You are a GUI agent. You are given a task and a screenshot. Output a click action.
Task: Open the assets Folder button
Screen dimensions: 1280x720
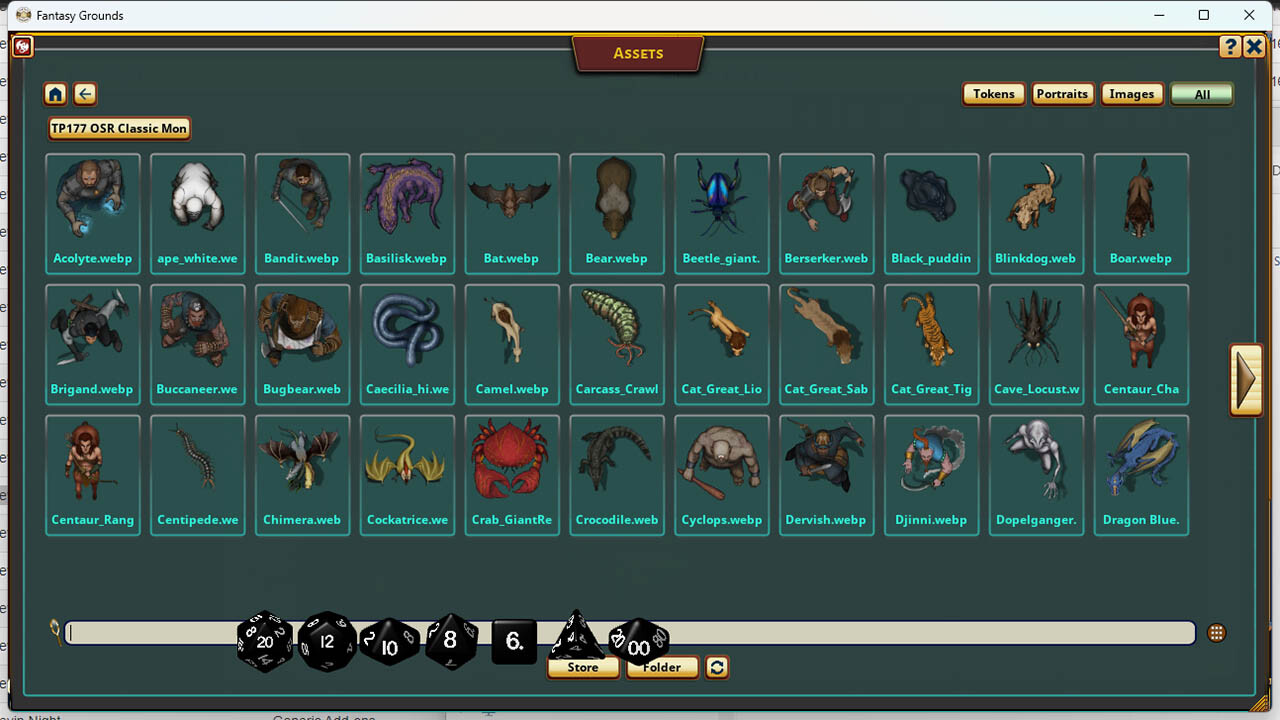pyautogui.click(x=662, y=667)
